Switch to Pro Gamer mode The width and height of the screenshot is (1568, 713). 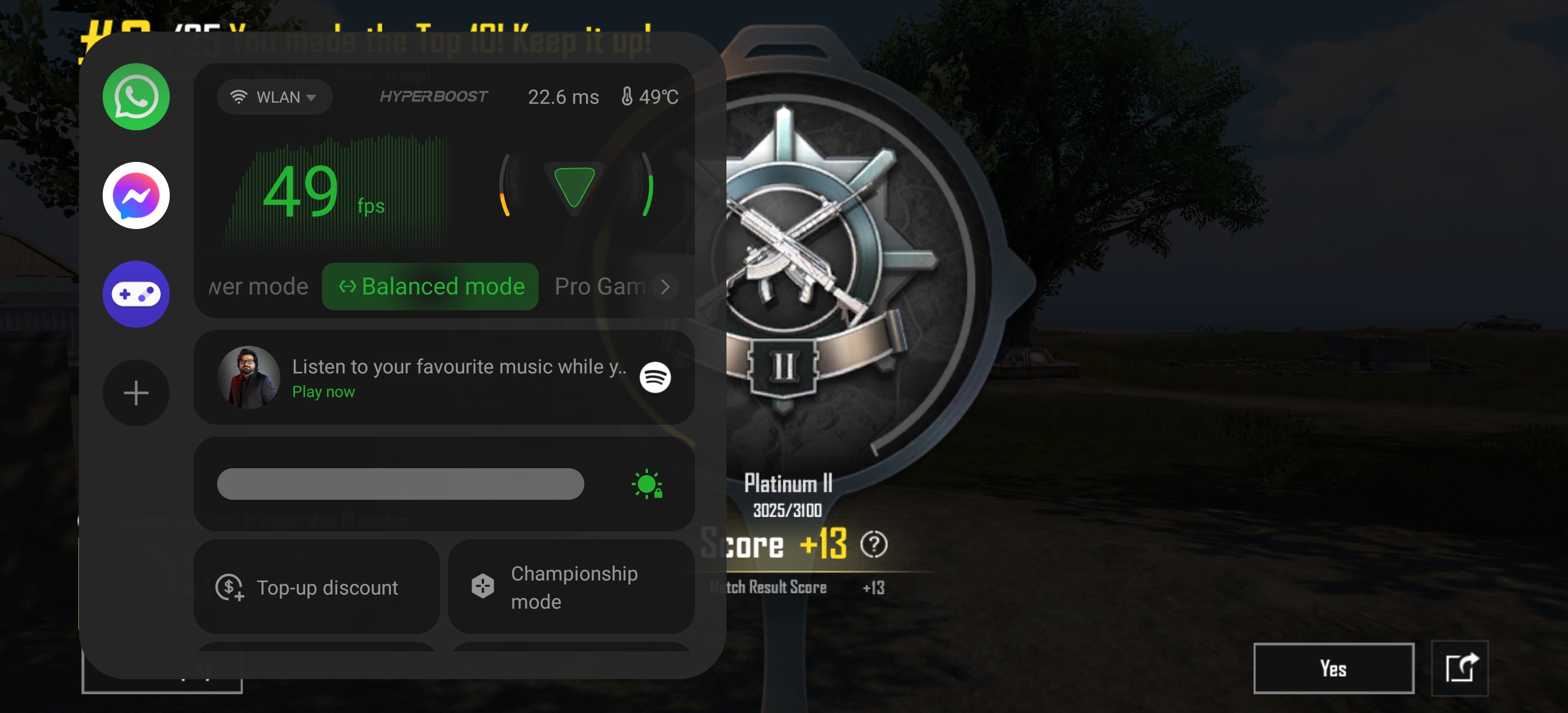tap(598, 286)
